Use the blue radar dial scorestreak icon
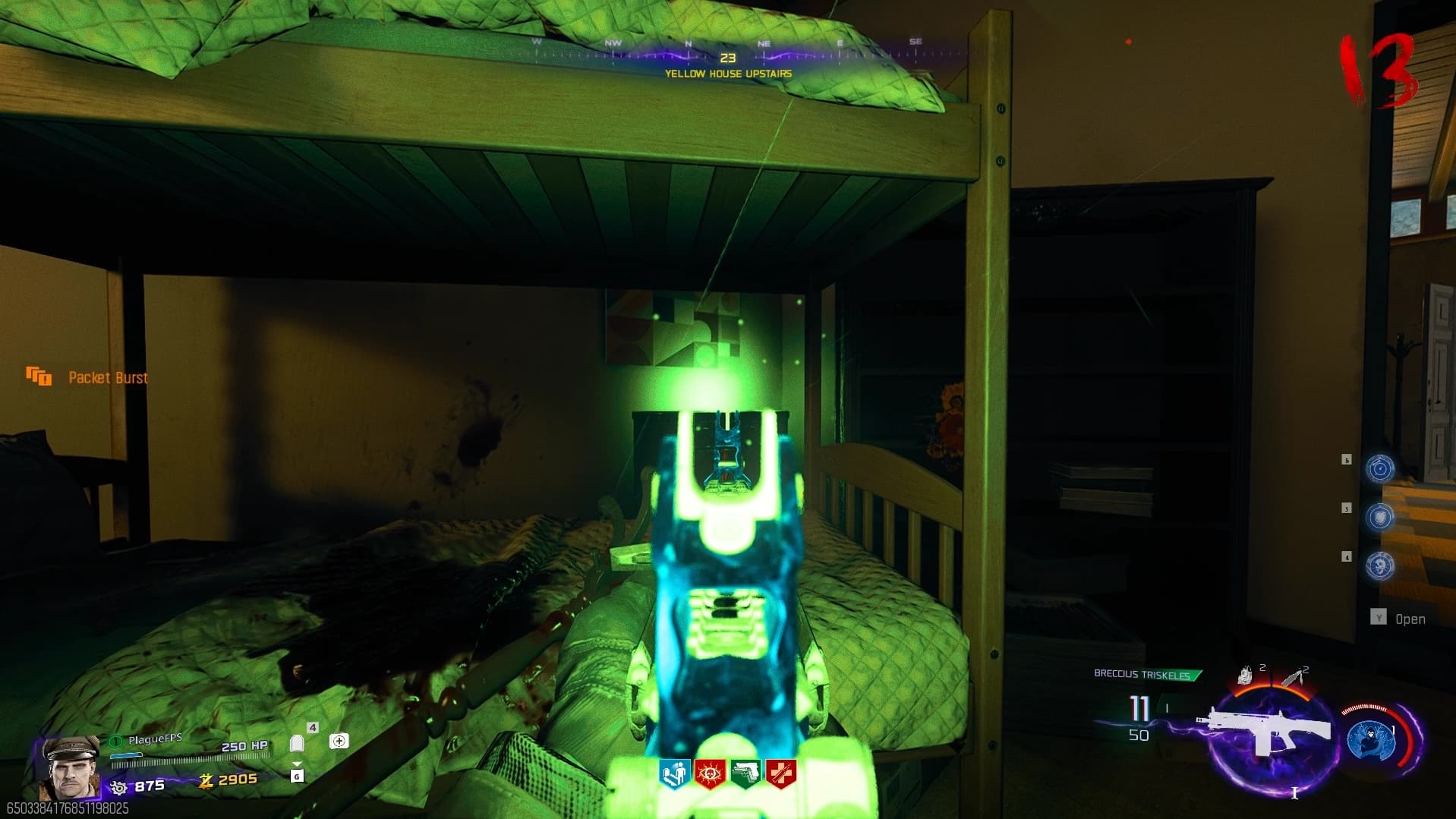The height and width of the screenshot is (819, 1456). pyautogui.click(x=1379, y=468)
